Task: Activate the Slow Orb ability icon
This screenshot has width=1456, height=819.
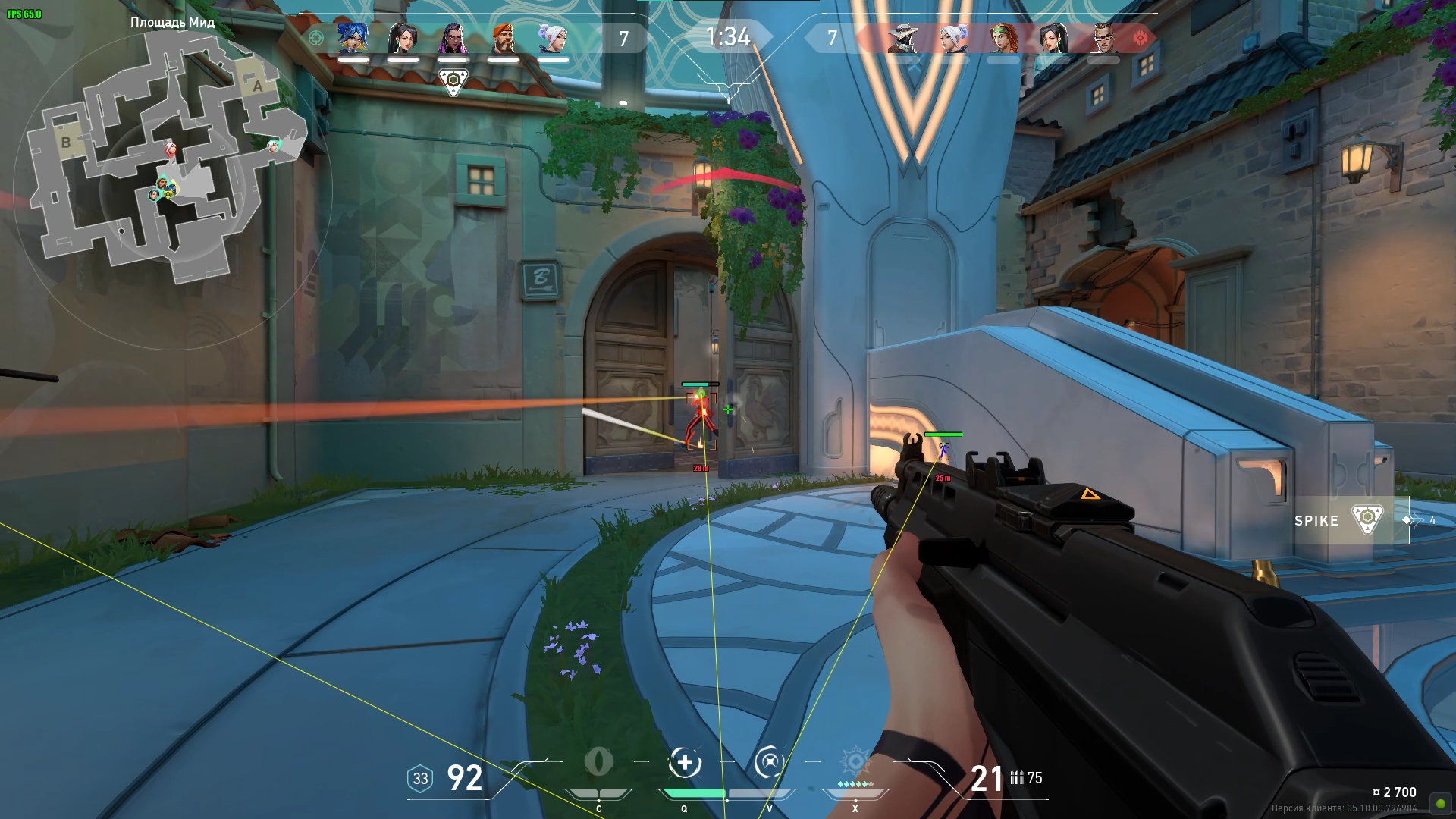Action: [769, 763]
